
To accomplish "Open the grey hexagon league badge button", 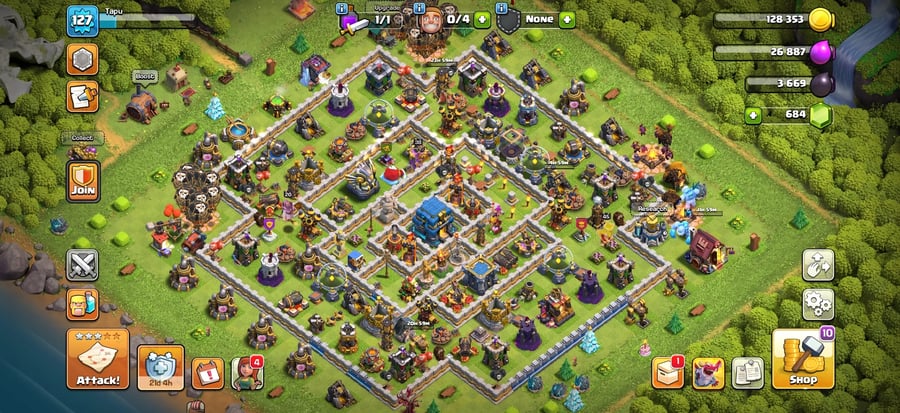I will [x=81, y=59].
